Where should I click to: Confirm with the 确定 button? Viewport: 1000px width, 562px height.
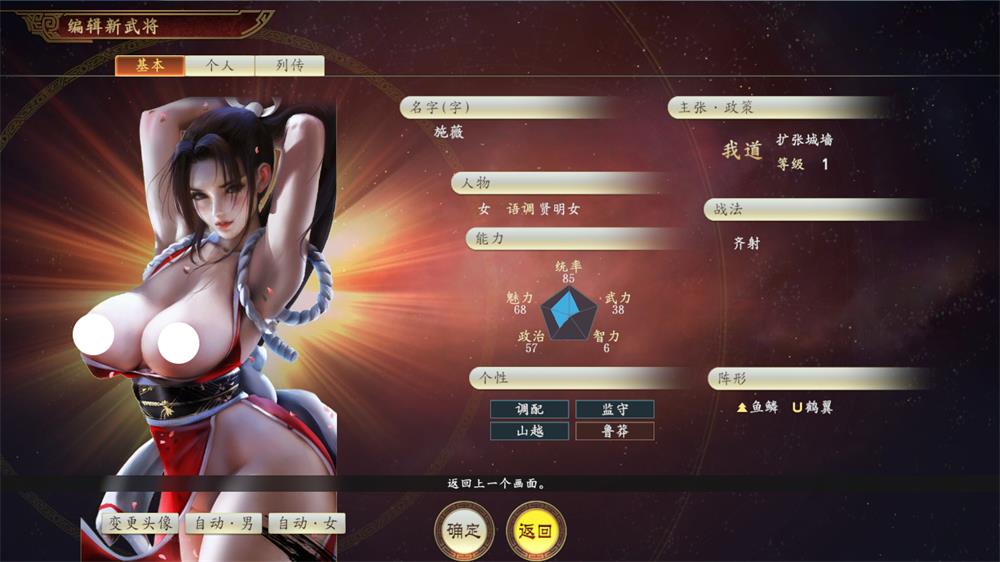(463, 531)
